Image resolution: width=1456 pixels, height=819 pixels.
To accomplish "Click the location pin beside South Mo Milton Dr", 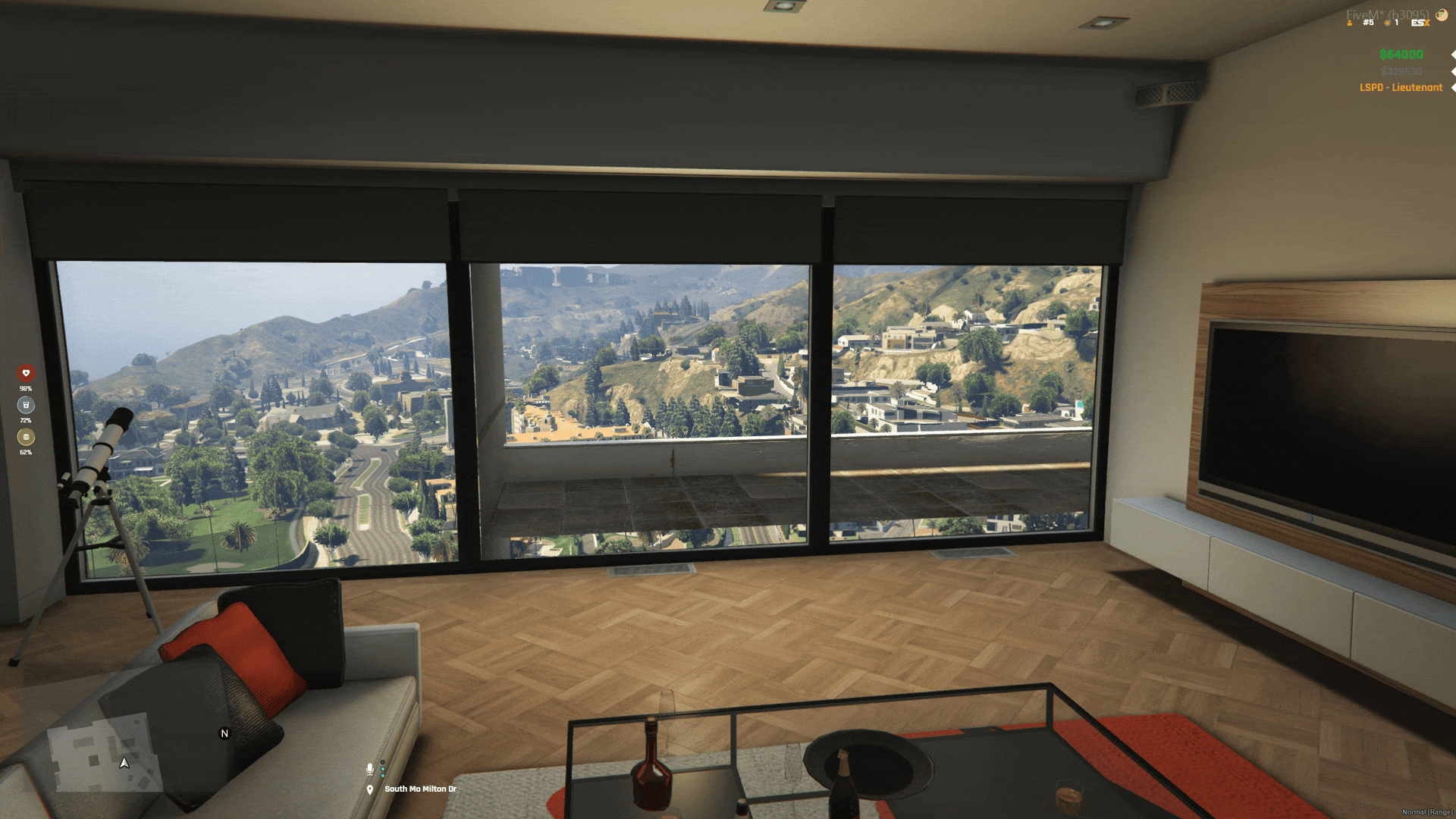I will tap(370, 789).
